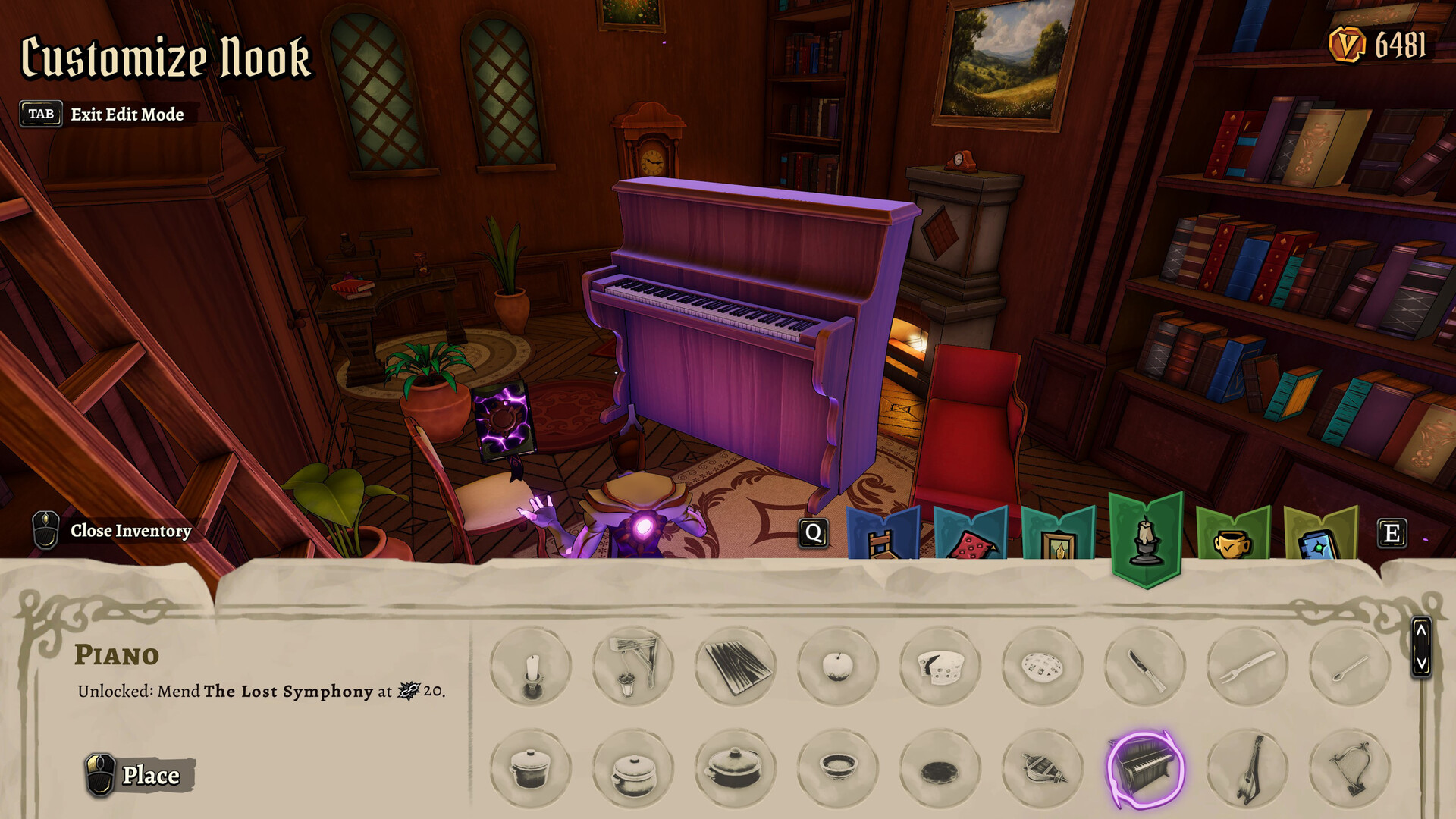This screenshot has height=819, width=1456.
Task: Pick the wooden cutting board item
Action: tap(736, 667)
